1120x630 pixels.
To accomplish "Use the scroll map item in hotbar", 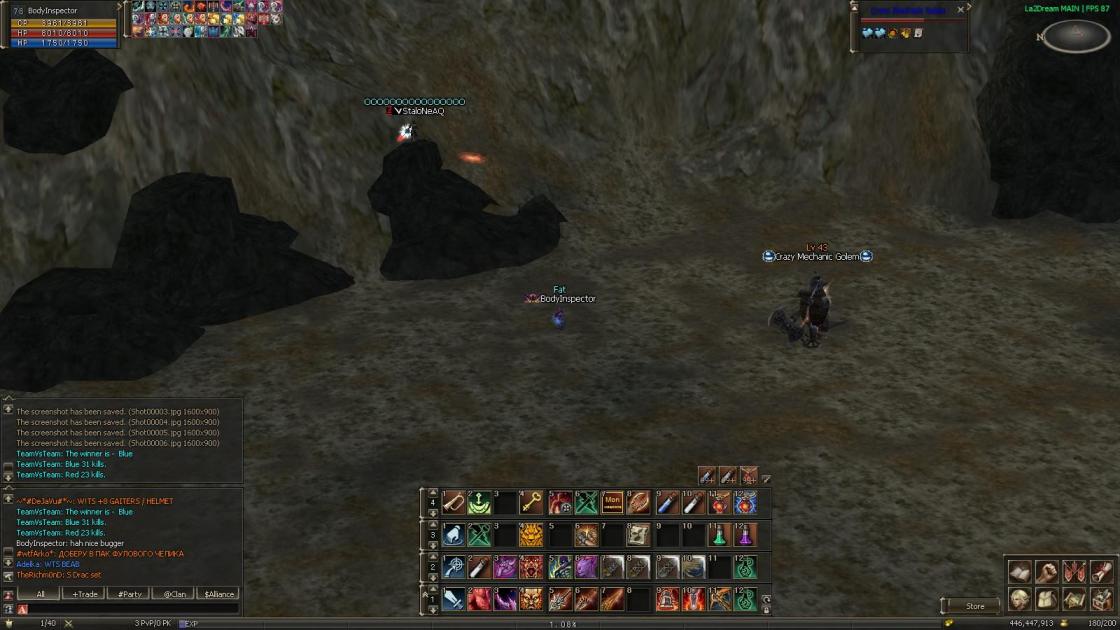I will (638, 535).
